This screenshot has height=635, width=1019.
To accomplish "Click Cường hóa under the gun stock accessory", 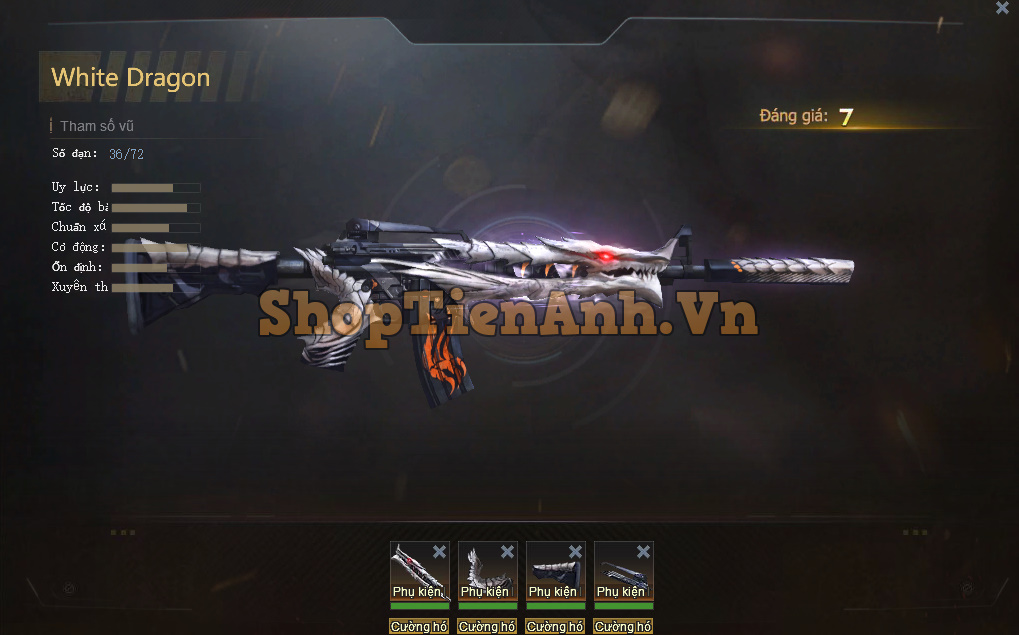I will pyautogui.click(x=555, y=627).
